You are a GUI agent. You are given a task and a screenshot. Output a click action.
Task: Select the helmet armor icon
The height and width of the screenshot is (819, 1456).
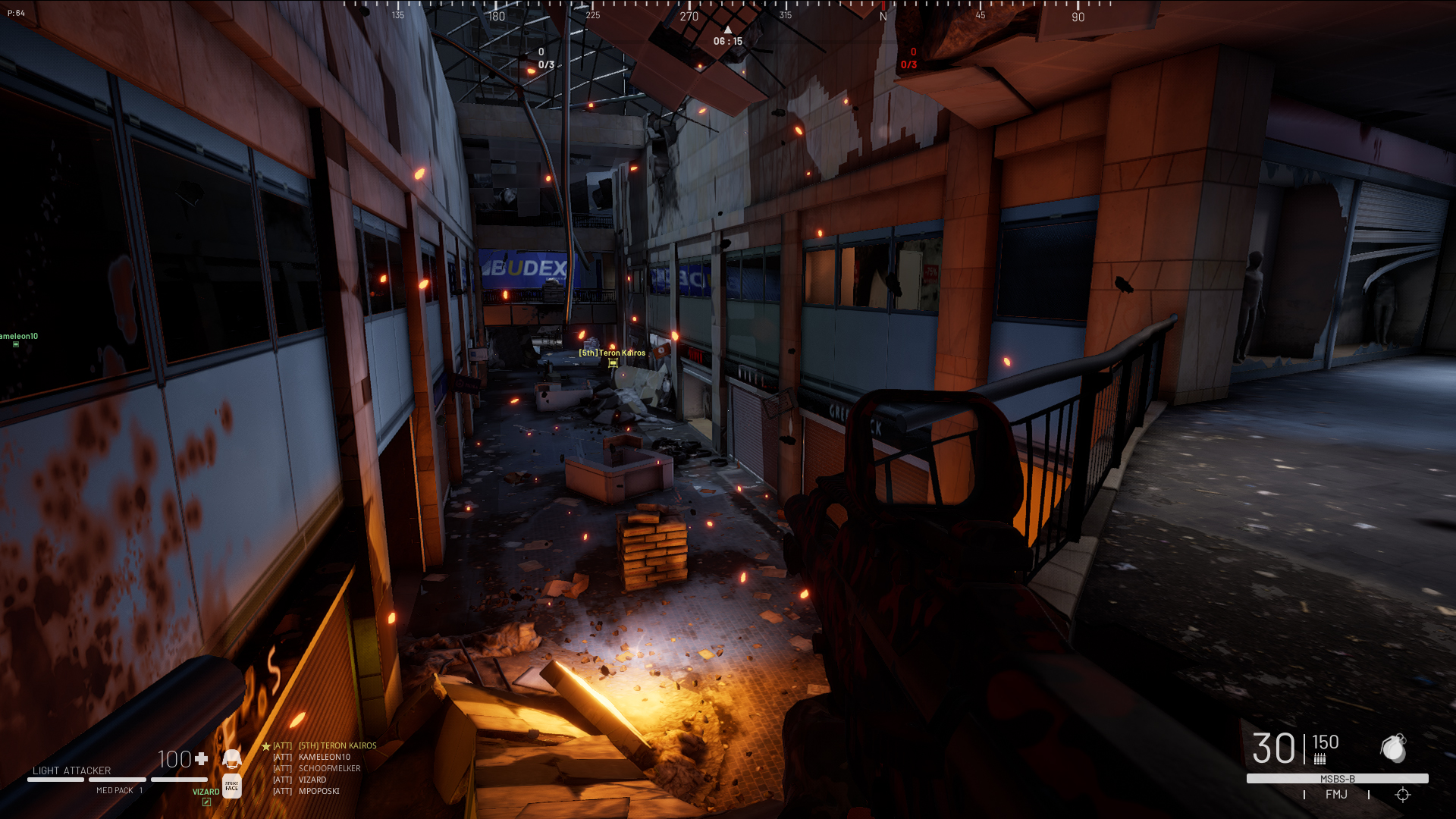(x=232, y=758)
